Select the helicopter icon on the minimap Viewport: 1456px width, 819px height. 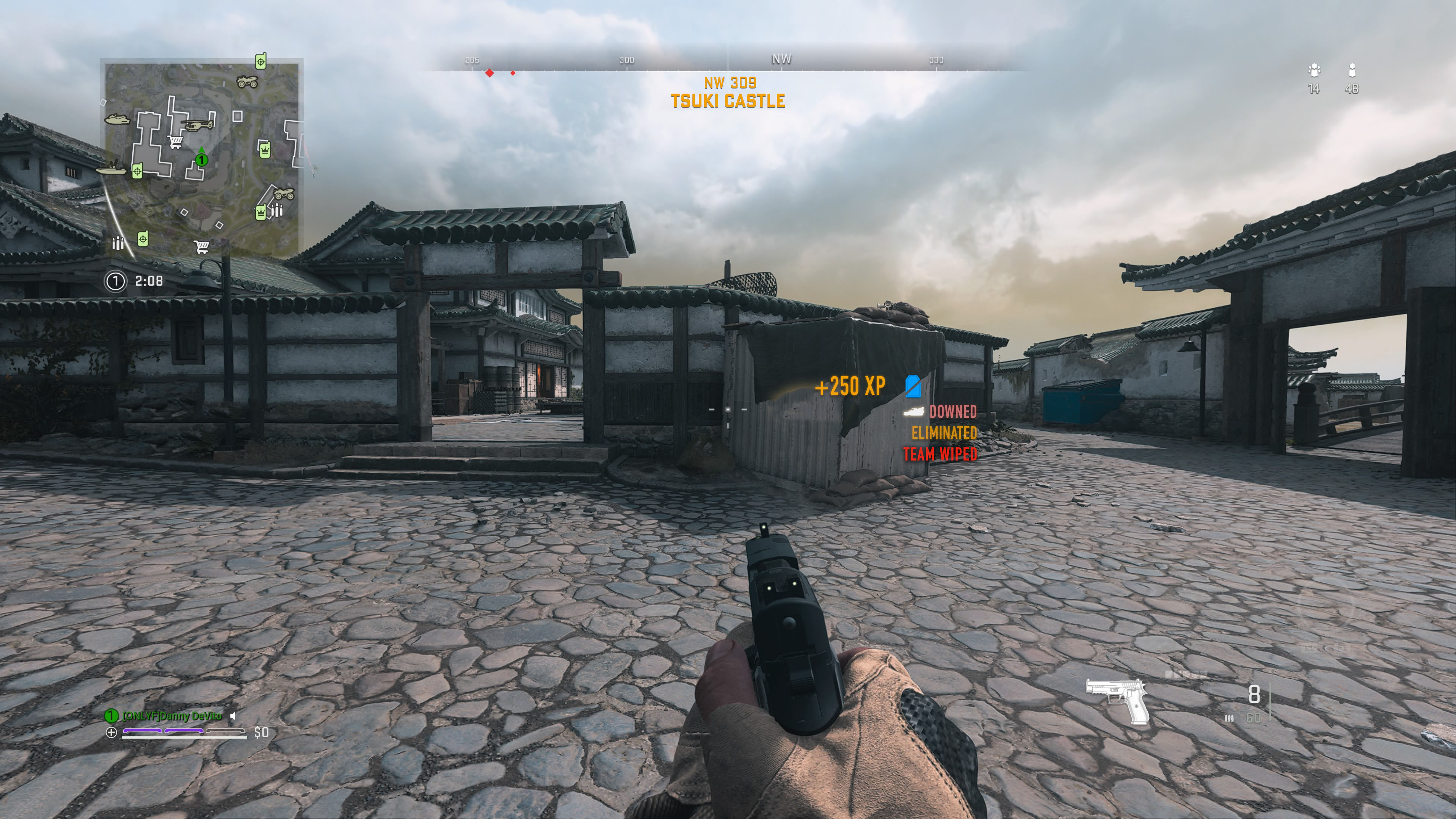(x=197, y=126)
